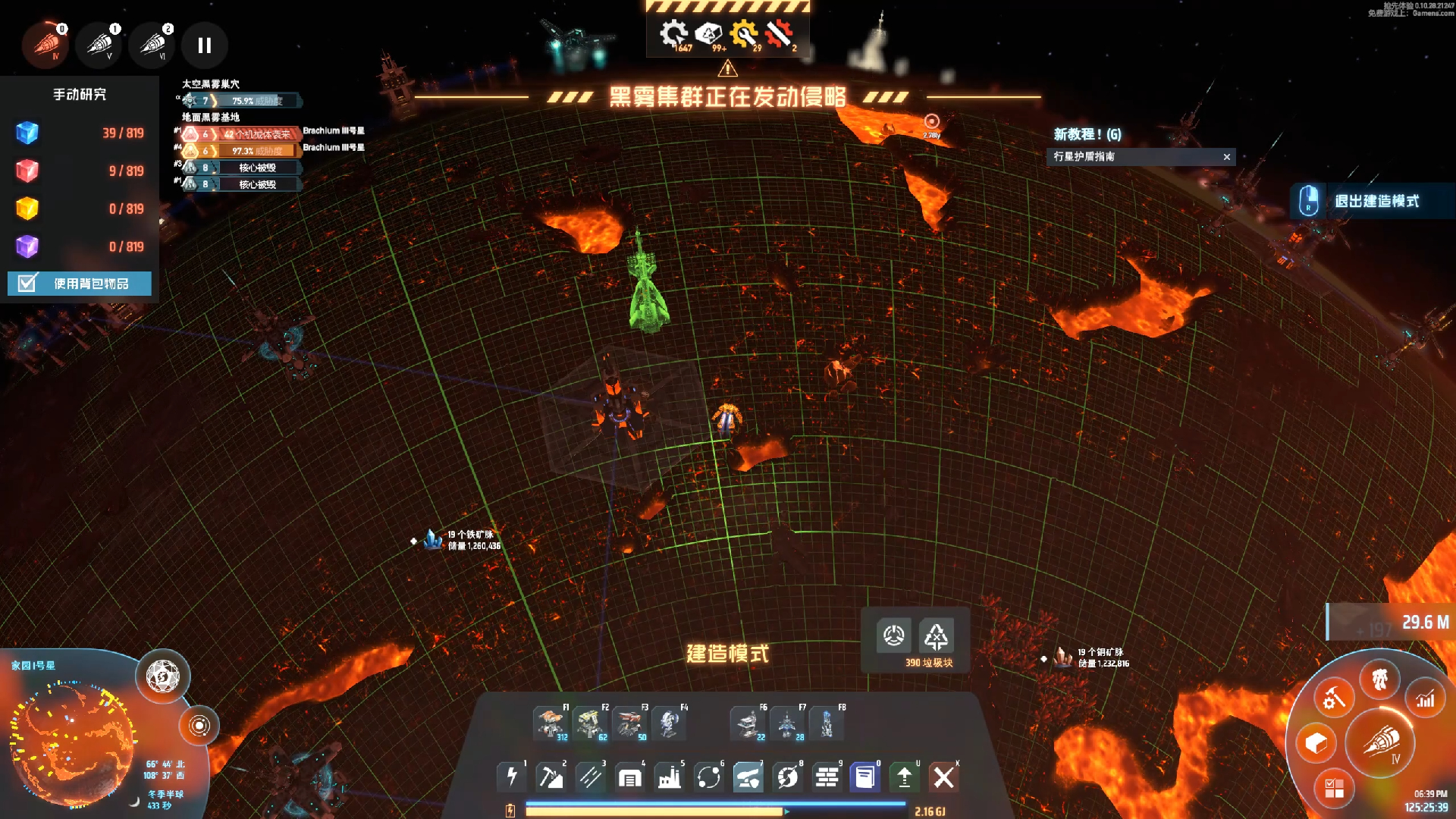Image resolution: width=1456 pixels, height=819 pixels.
Task: Close the 行星护盾指南 tutorial notice
Action: [1226, 157]
